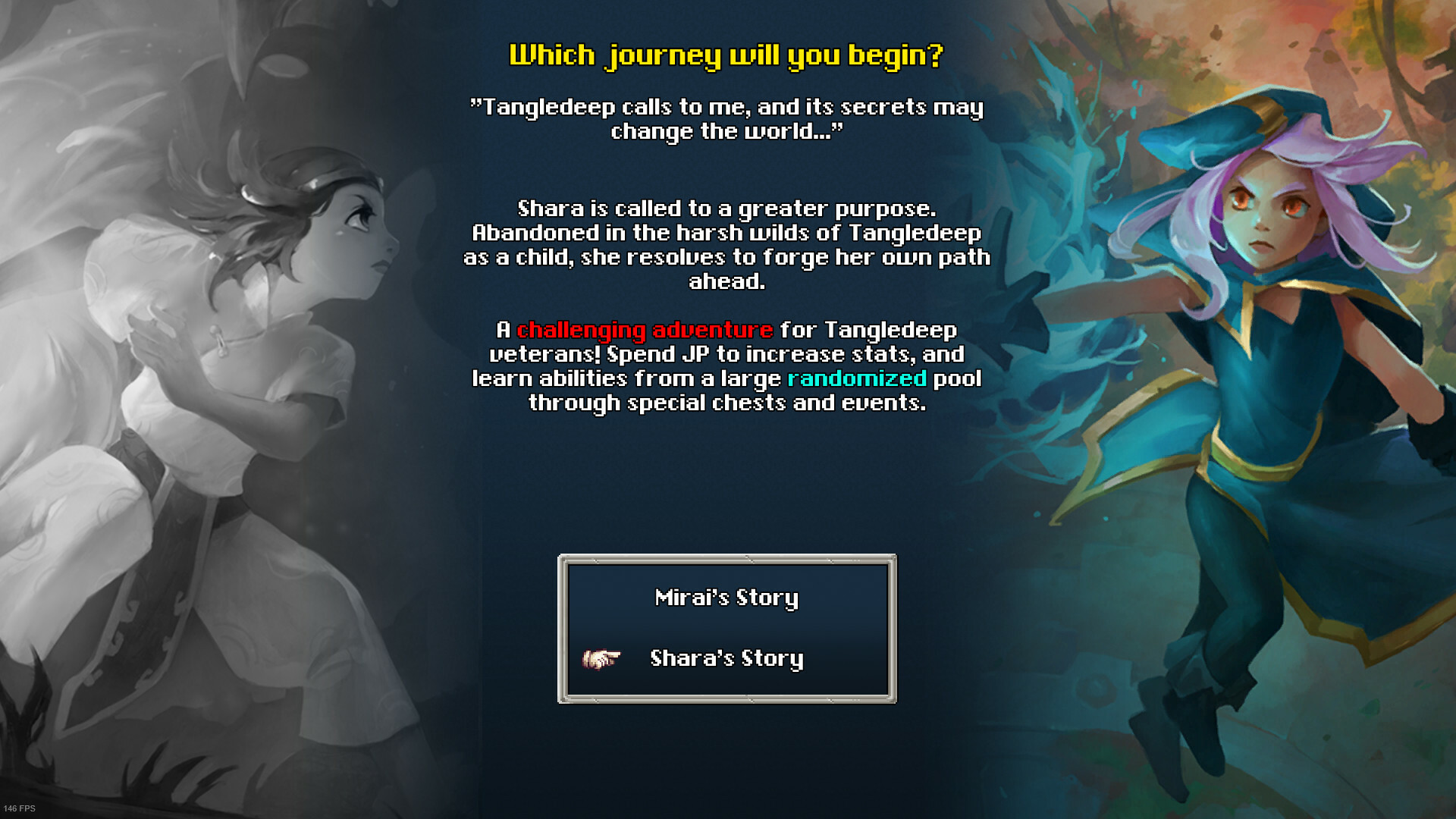Viewport: 1456px width, 819px height.
Task: Select the Shara's Story option
Action: 726,660
